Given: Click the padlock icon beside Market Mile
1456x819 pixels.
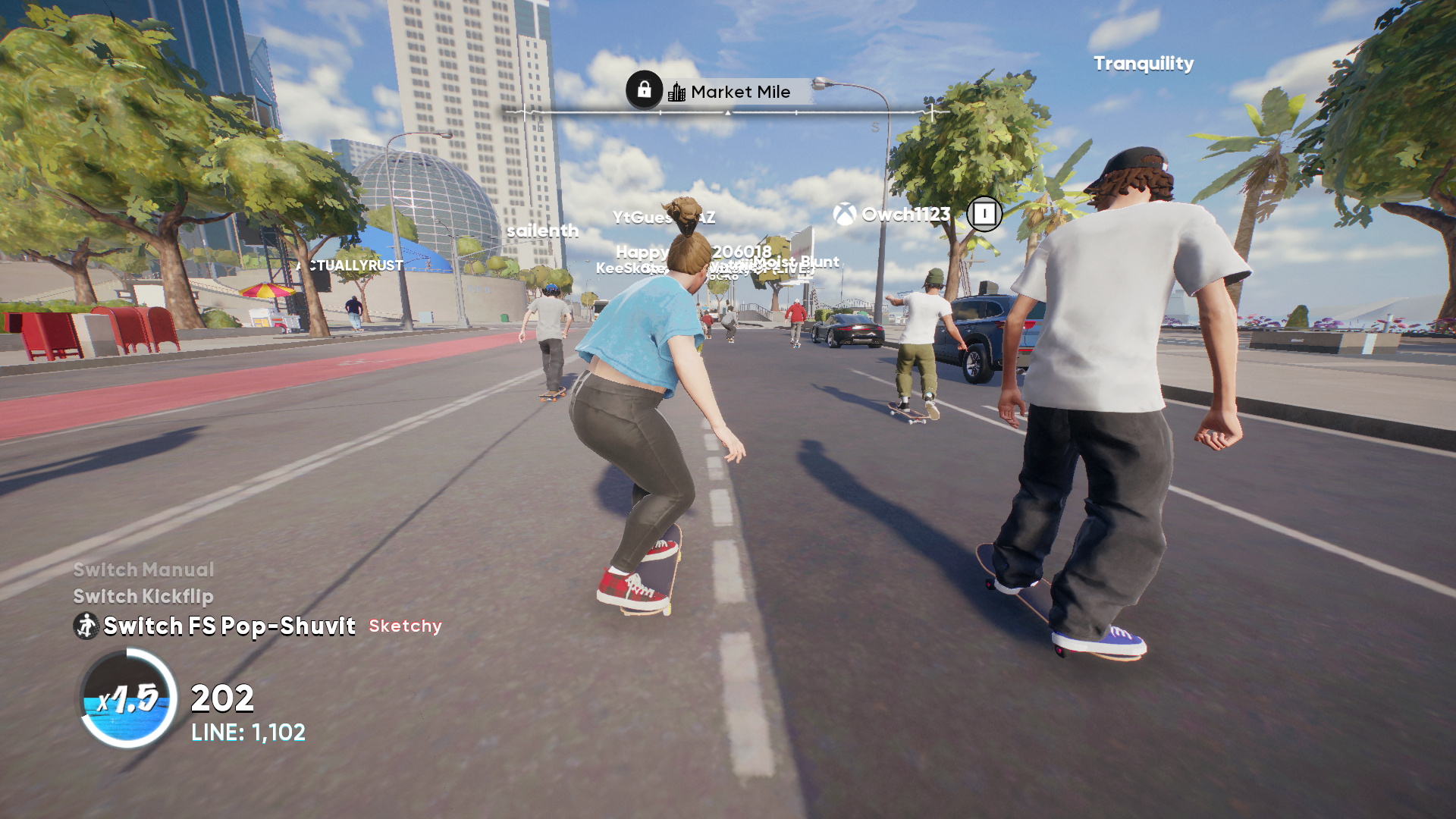Looking at the screenshot, I should click(644, 90).
